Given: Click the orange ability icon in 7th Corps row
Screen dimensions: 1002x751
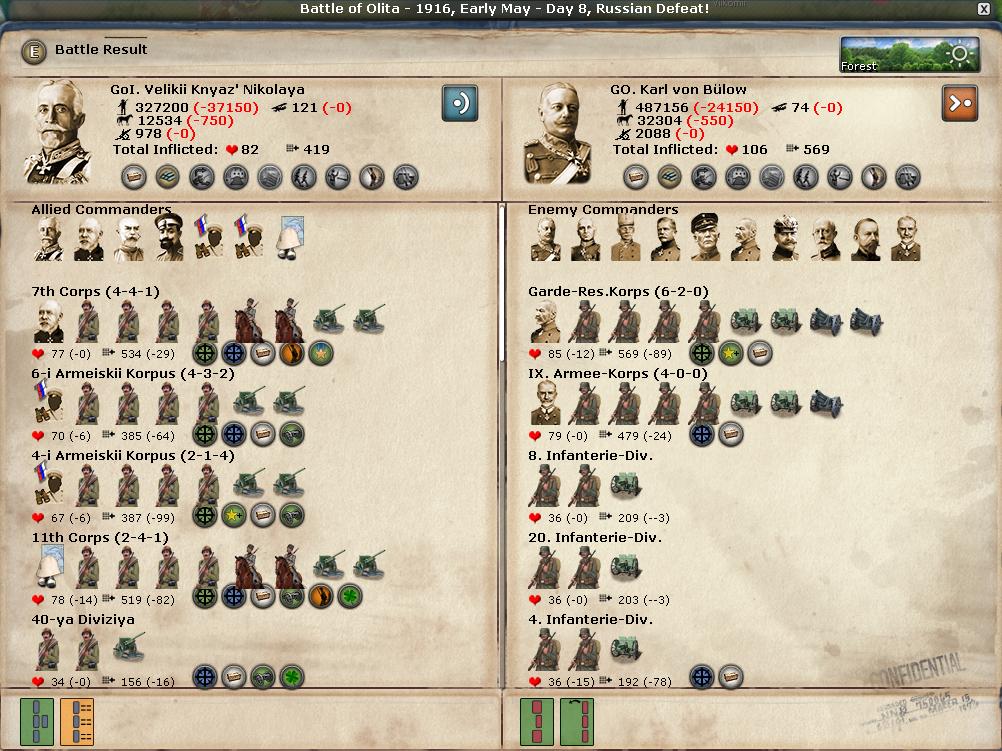Looking at the screenshot, I should point(292,353).
